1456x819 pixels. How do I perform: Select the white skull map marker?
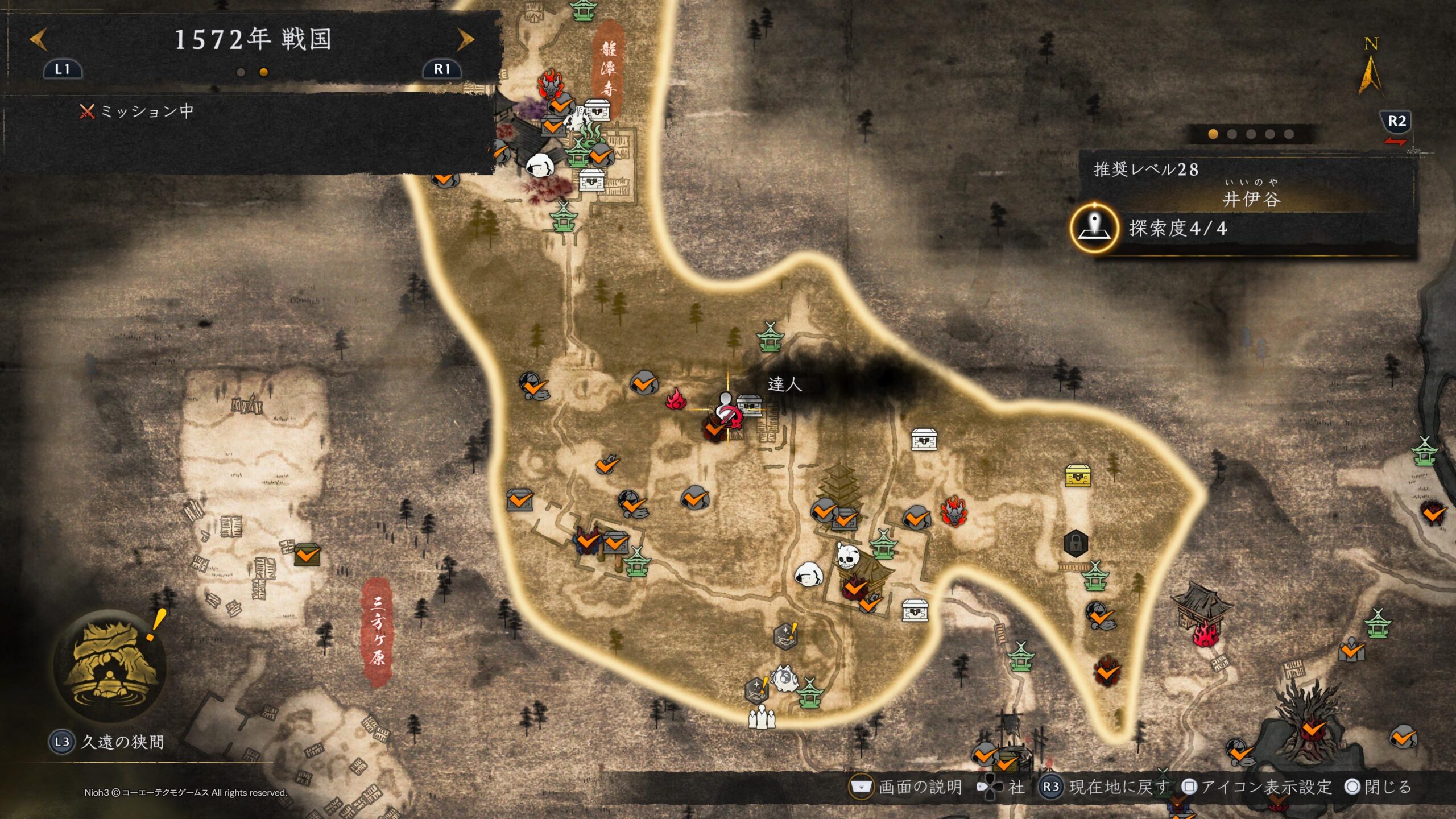(846, 555)
